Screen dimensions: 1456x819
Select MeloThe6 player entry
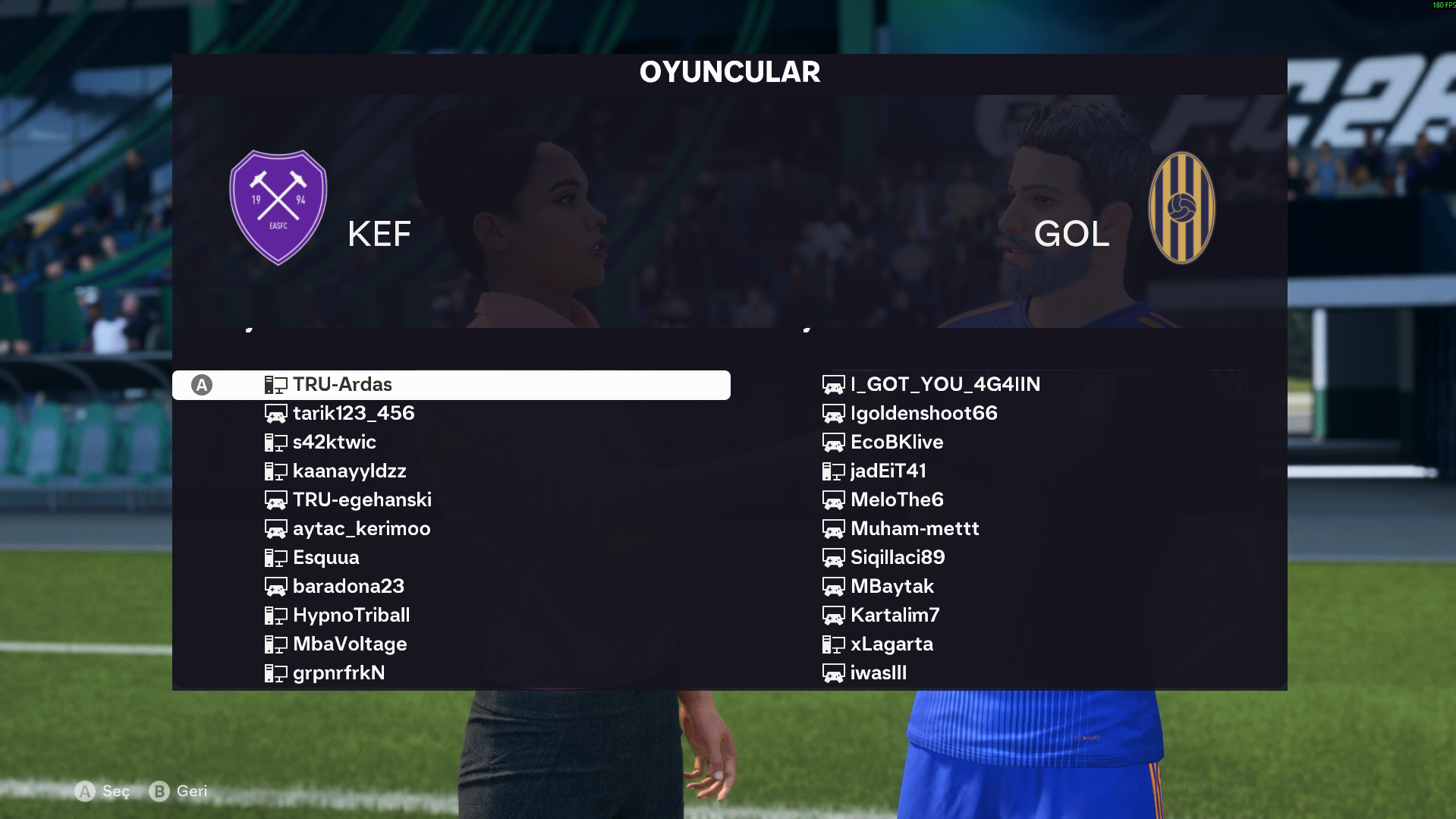pos(897,500)
